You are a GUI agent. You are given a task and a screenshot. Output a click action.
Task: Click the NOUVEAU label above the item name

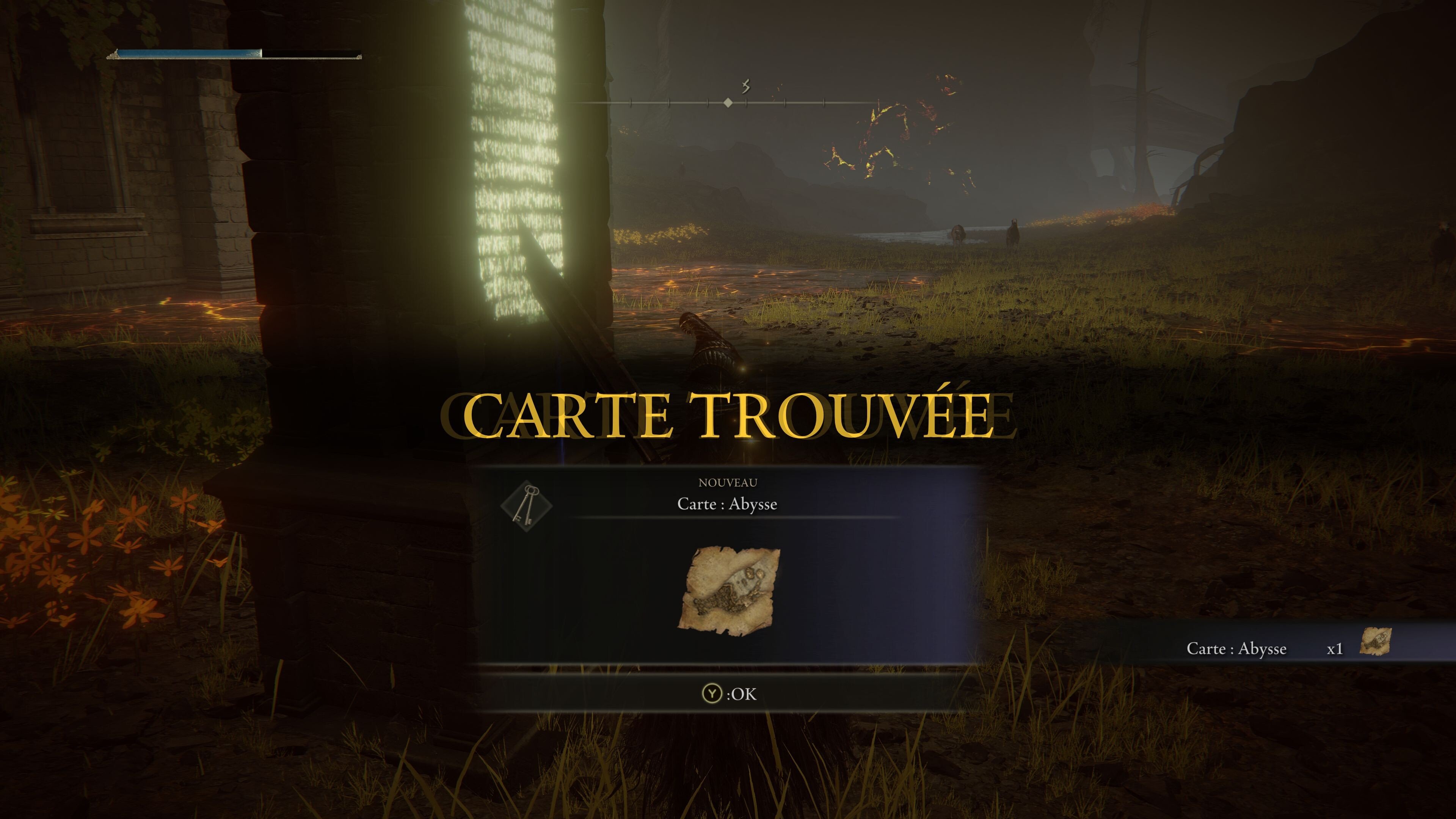click(728, 483)
